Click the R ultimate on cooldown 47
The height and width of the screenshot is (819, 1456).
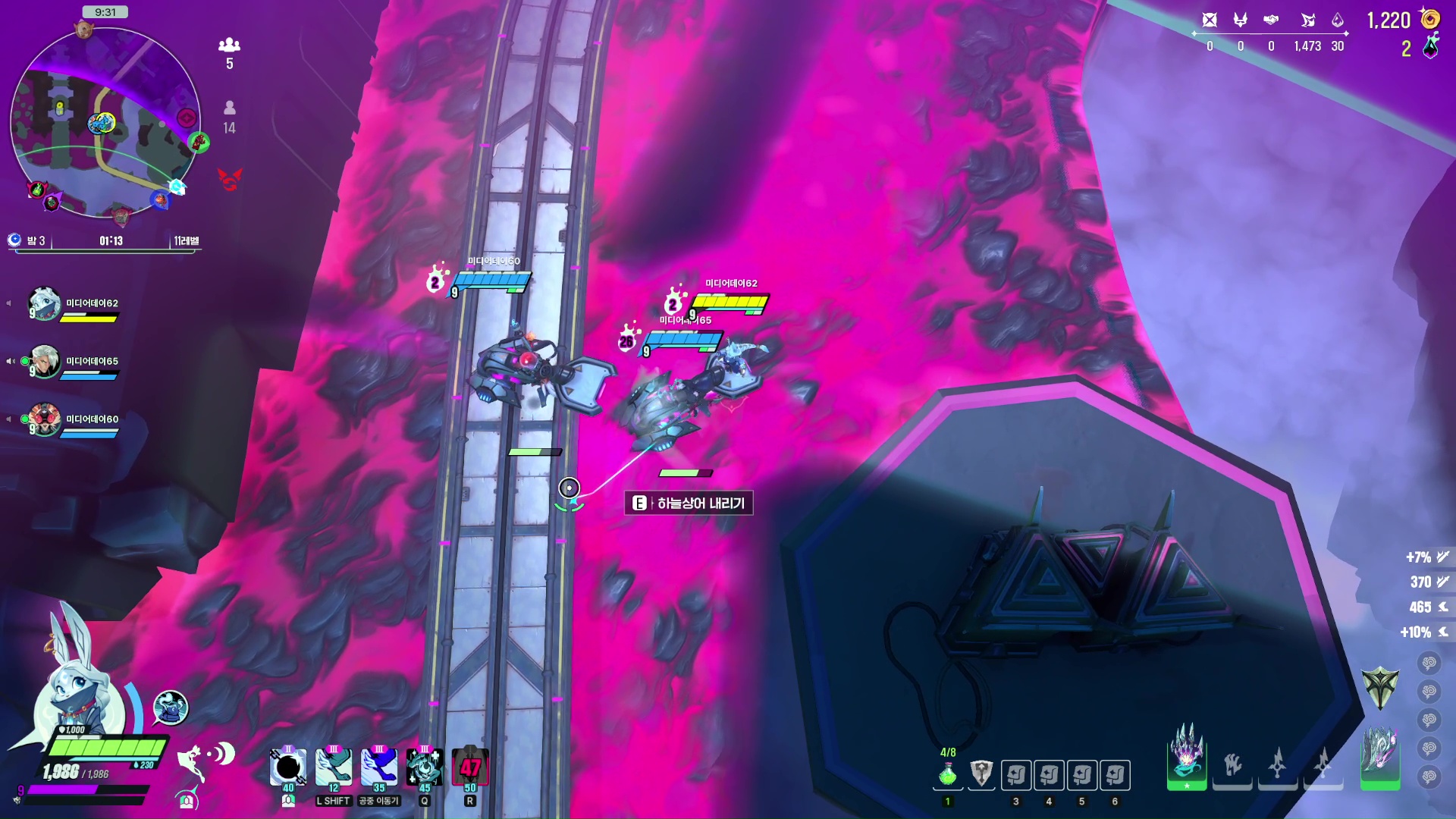click(x=470, y=767)
